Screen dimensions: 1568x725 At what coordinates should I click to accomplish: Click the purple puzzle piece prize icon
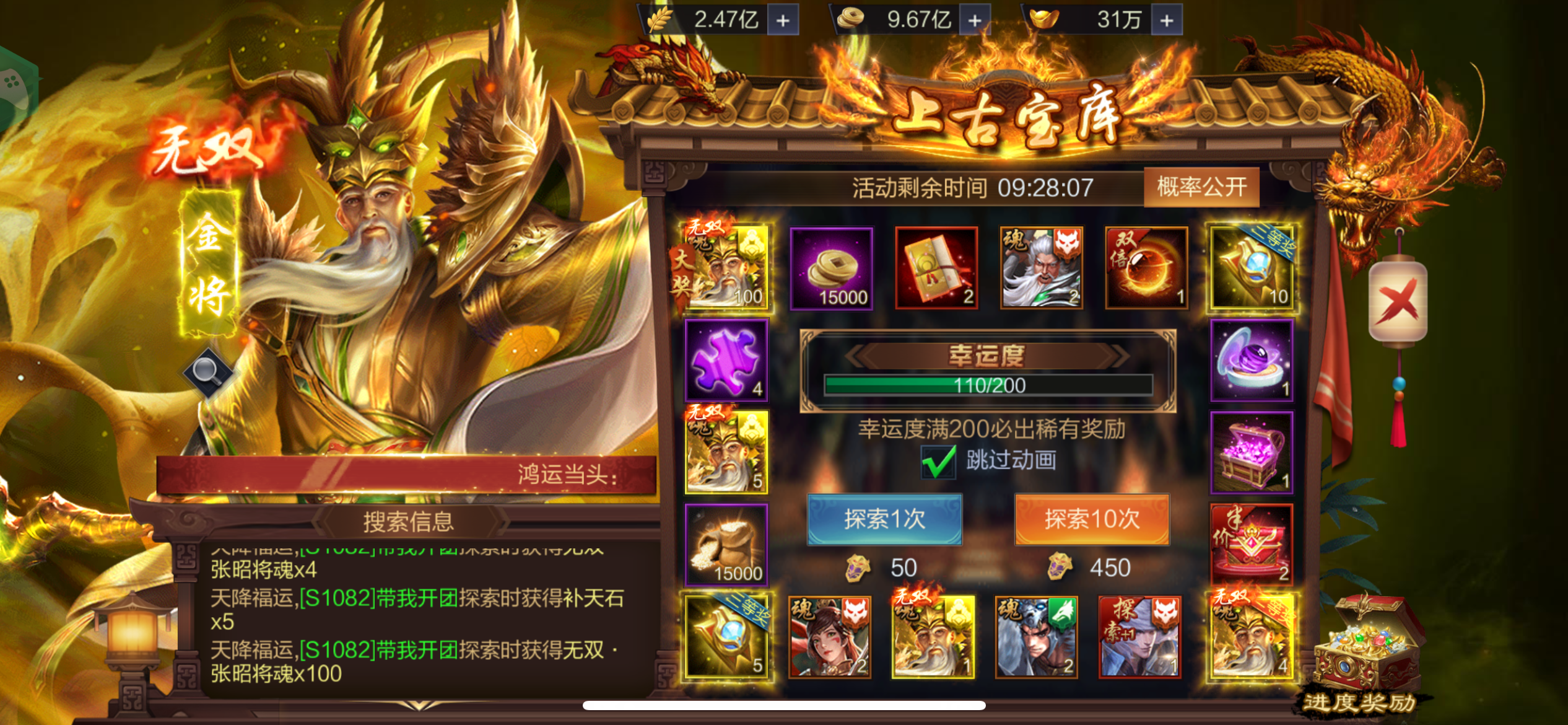726,361
